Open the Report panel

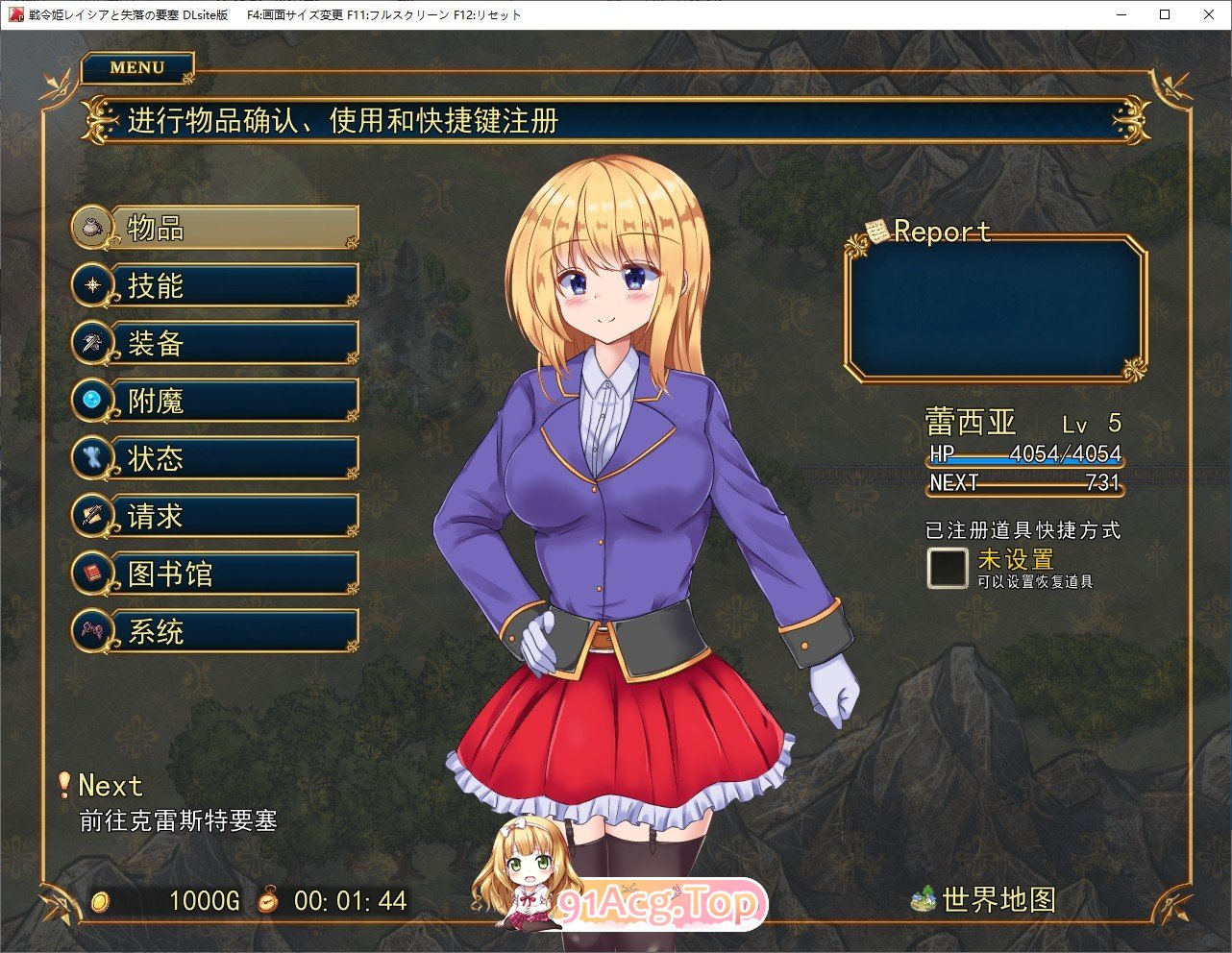(995, 307)
